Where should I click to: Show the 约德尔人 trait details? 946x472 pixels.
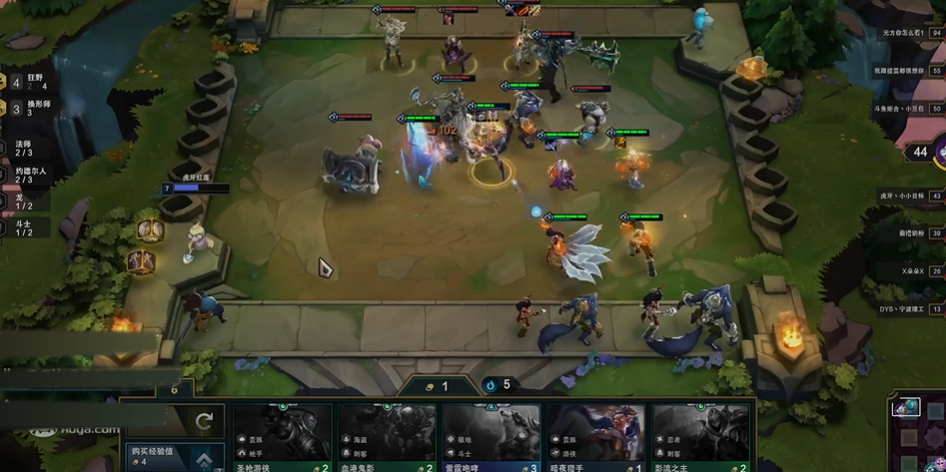[x=28, y=175]
